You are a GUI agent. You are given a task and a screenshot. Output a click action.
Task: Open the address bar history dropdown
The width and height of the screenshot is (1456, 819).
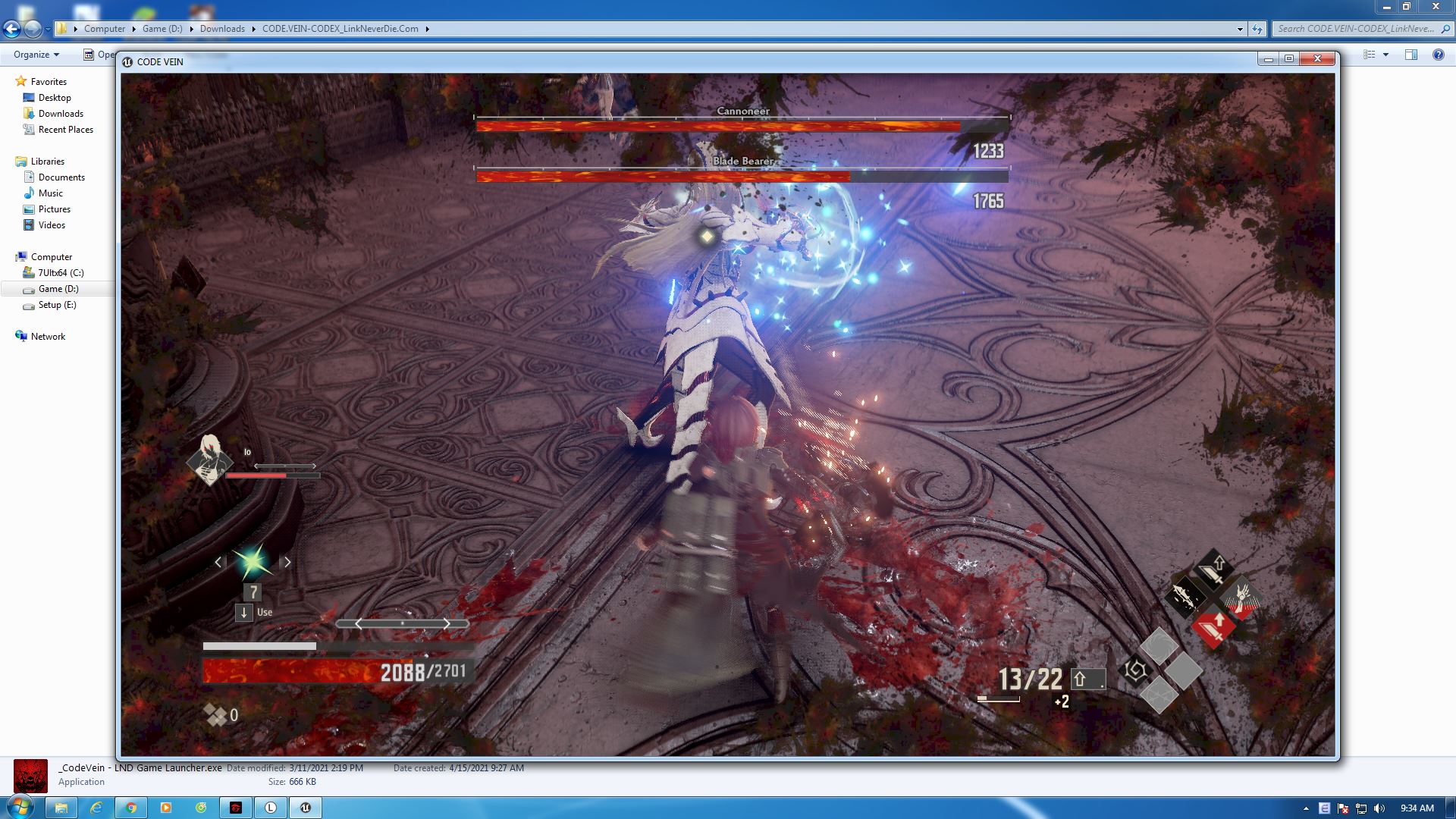pyautogui.click(x=1241, y=28)
